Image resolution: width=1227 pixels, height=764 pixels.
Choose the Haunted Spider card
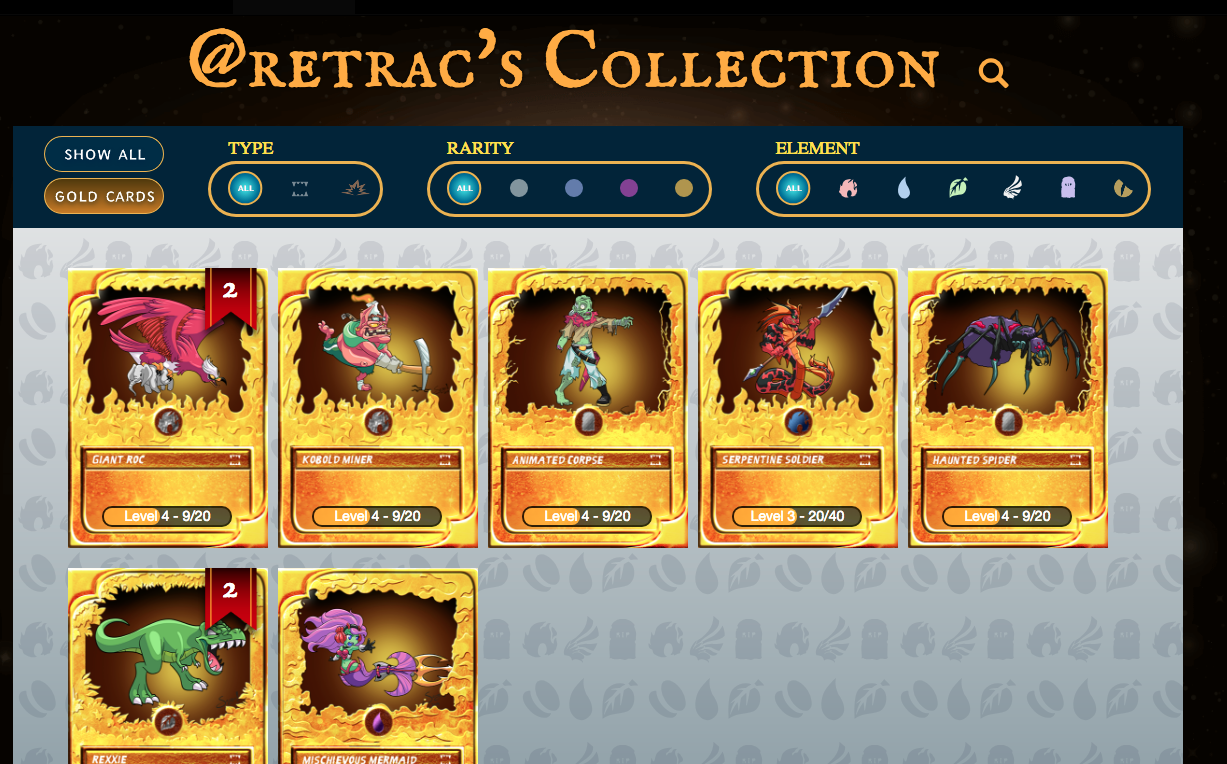point(1007,407)
